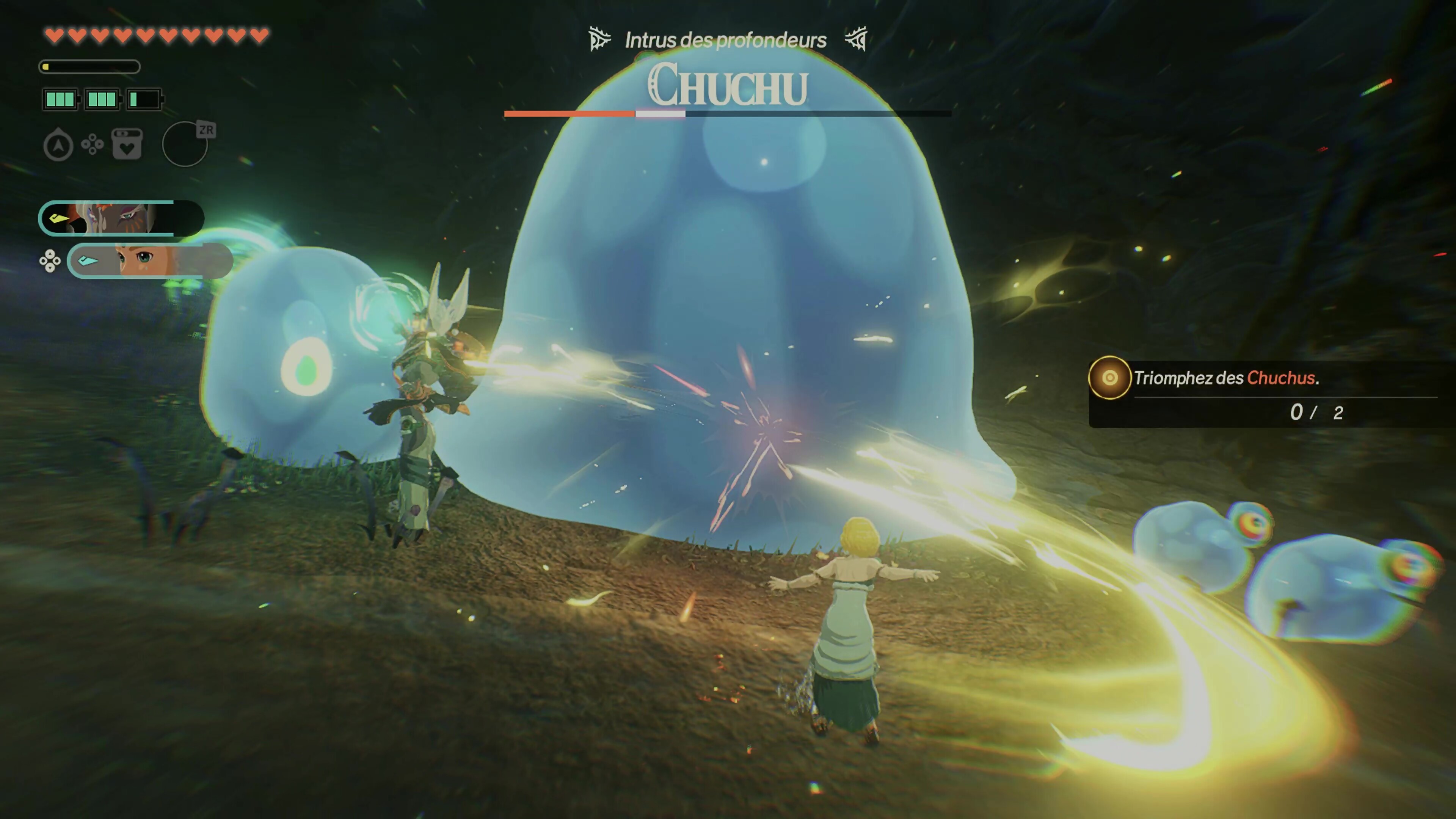Switch to Zelda's character portrait
1456x819 pixels.
tap(150, 260)
